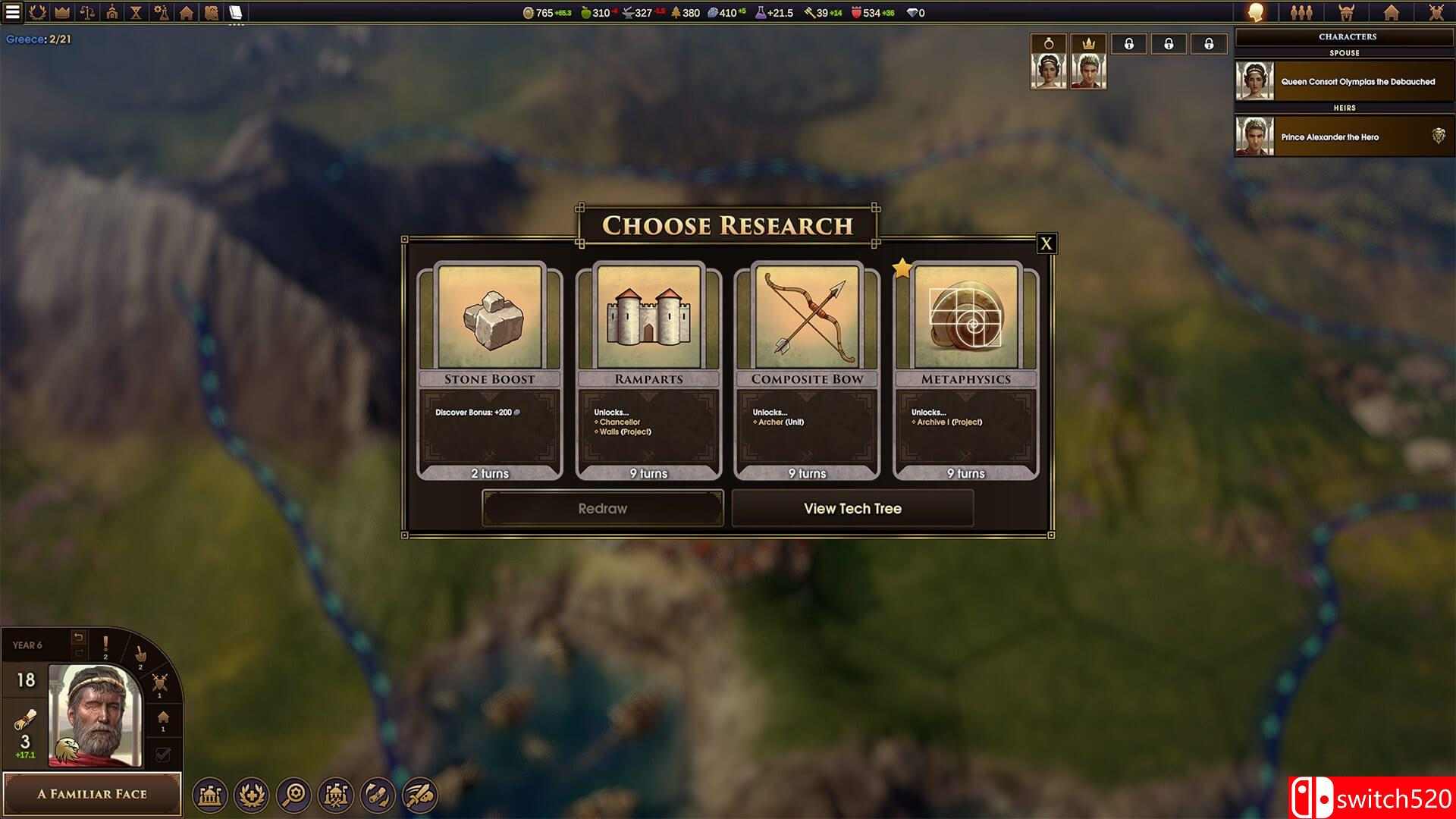Switch to the horned helmet tab
The width and height of the screenshot is (1456, 819).
pyautogui.click(x=1346, y=12)
